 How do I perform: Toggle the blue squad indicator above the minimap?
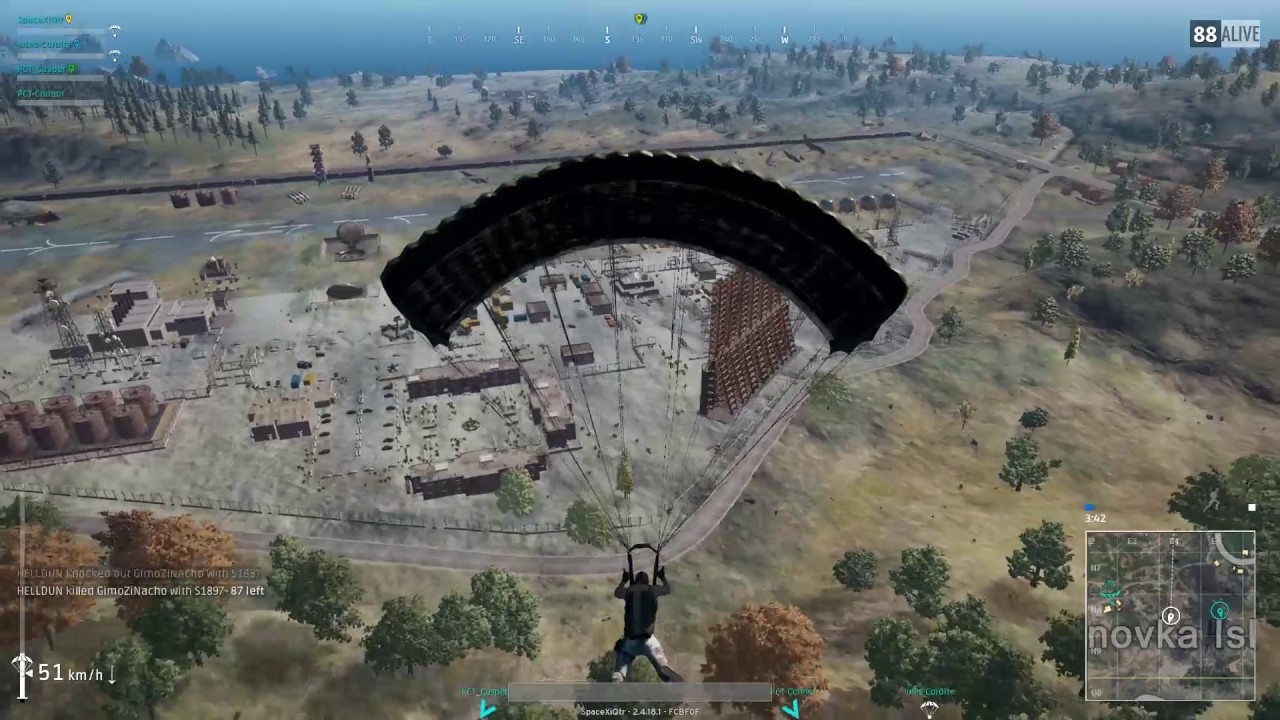pyautogui.click(x=1089, y=506)
